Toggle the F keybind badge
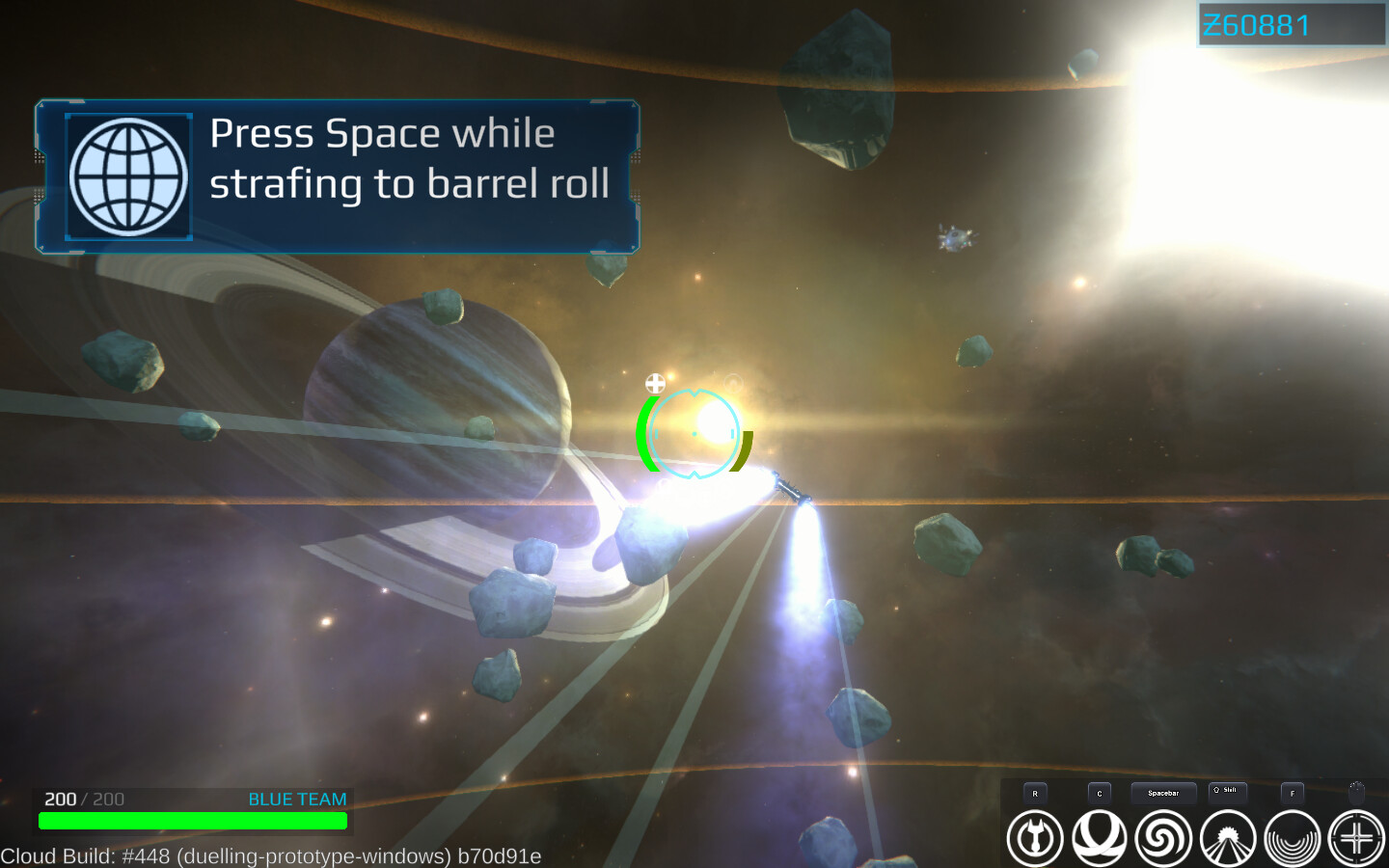Image resolution: width=1389 pixels, height=868 pixels. [x=1293, y=793]
